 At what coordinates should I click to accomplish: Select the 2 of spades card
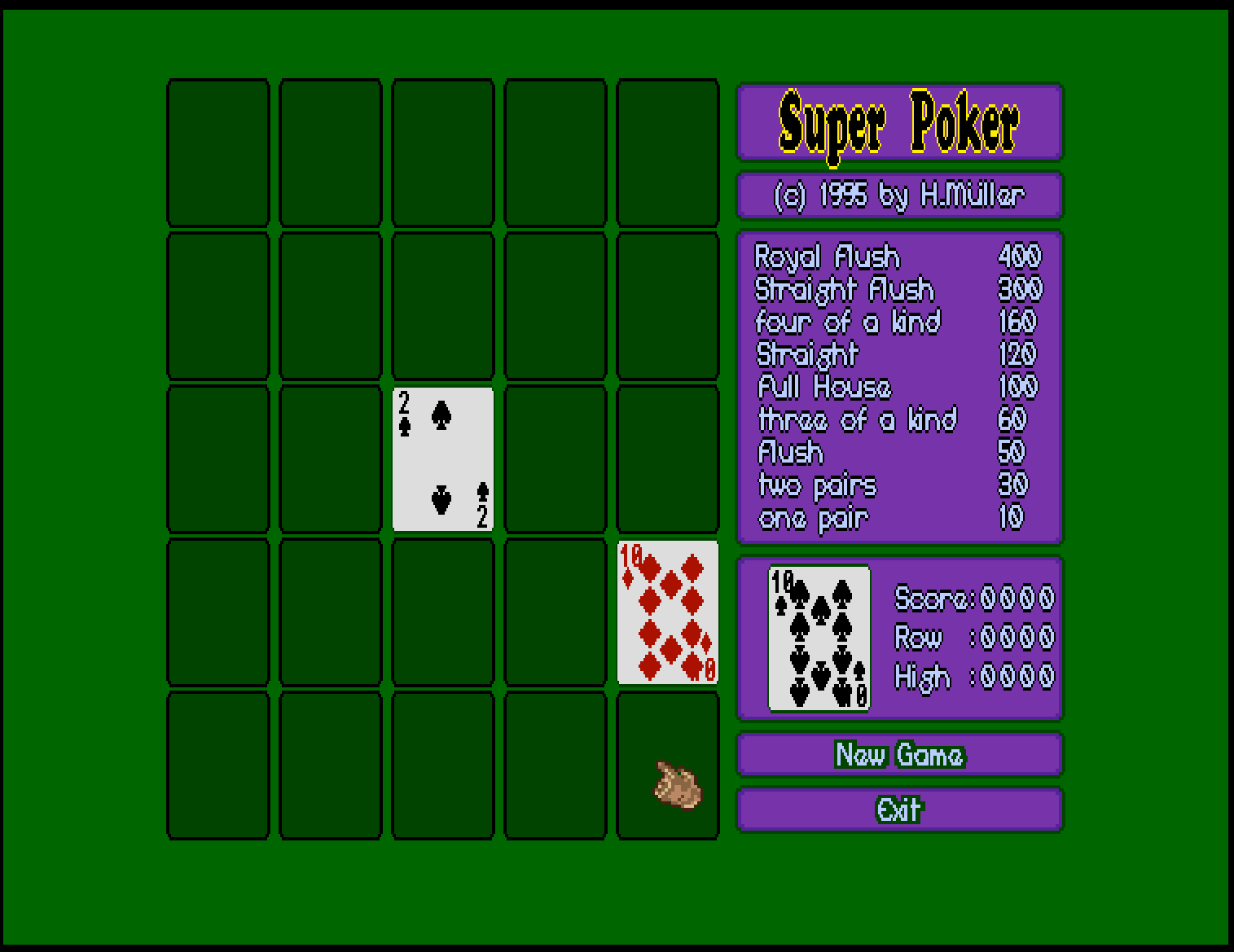tap(443, 459)
